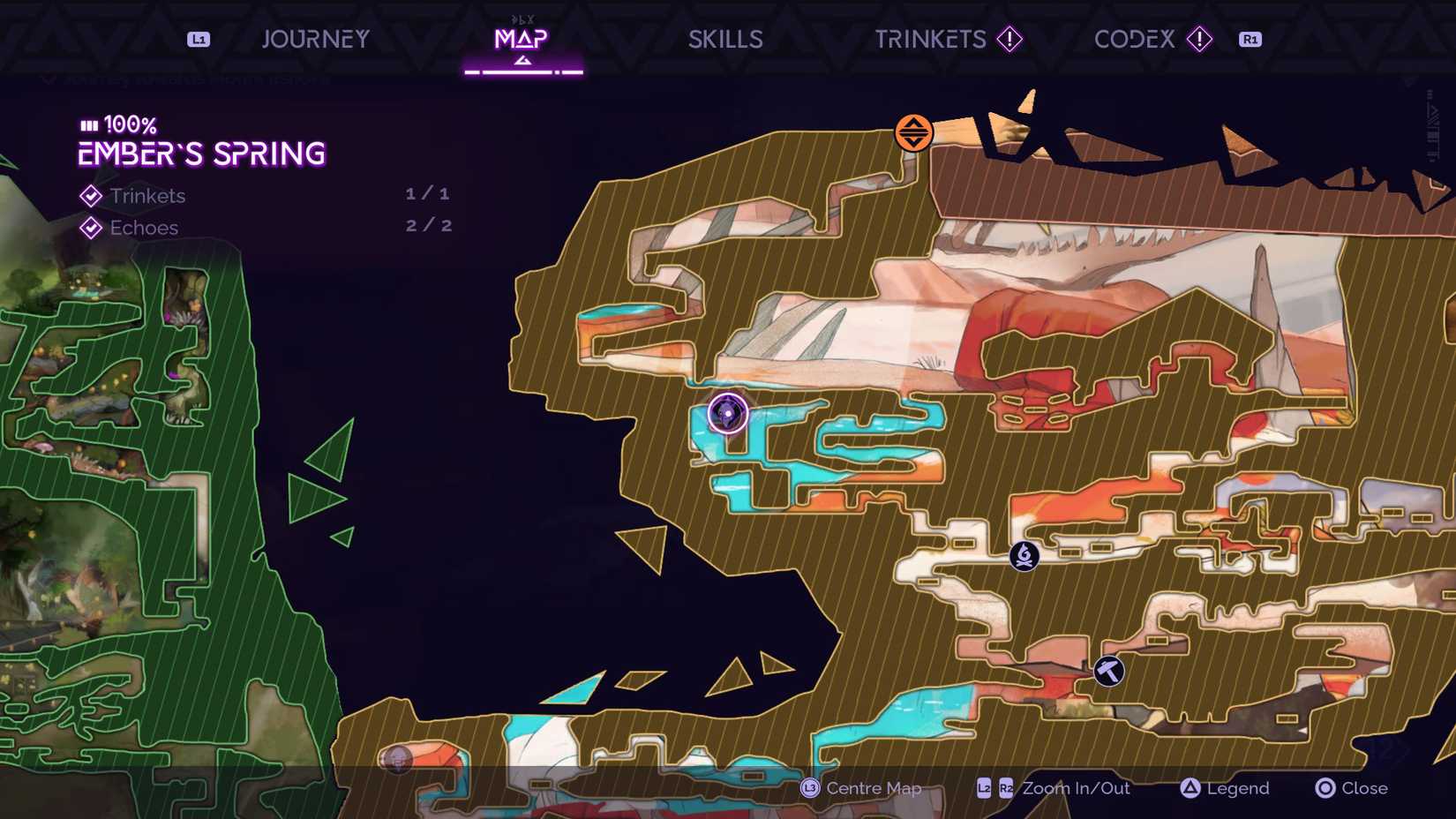1456x819 pixels.
Task: Select the L3 Centre Map button icon
Action: tap(809, 788)
